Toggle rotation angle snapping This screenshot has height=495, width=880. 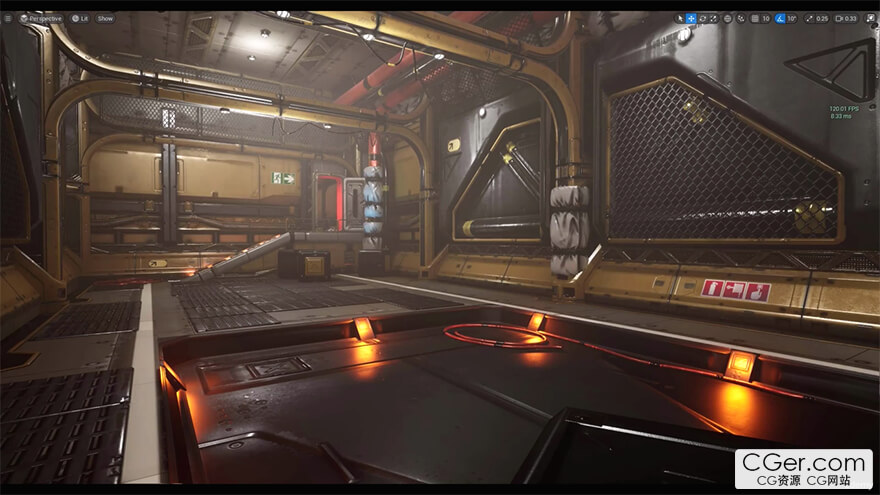(780, 18)
